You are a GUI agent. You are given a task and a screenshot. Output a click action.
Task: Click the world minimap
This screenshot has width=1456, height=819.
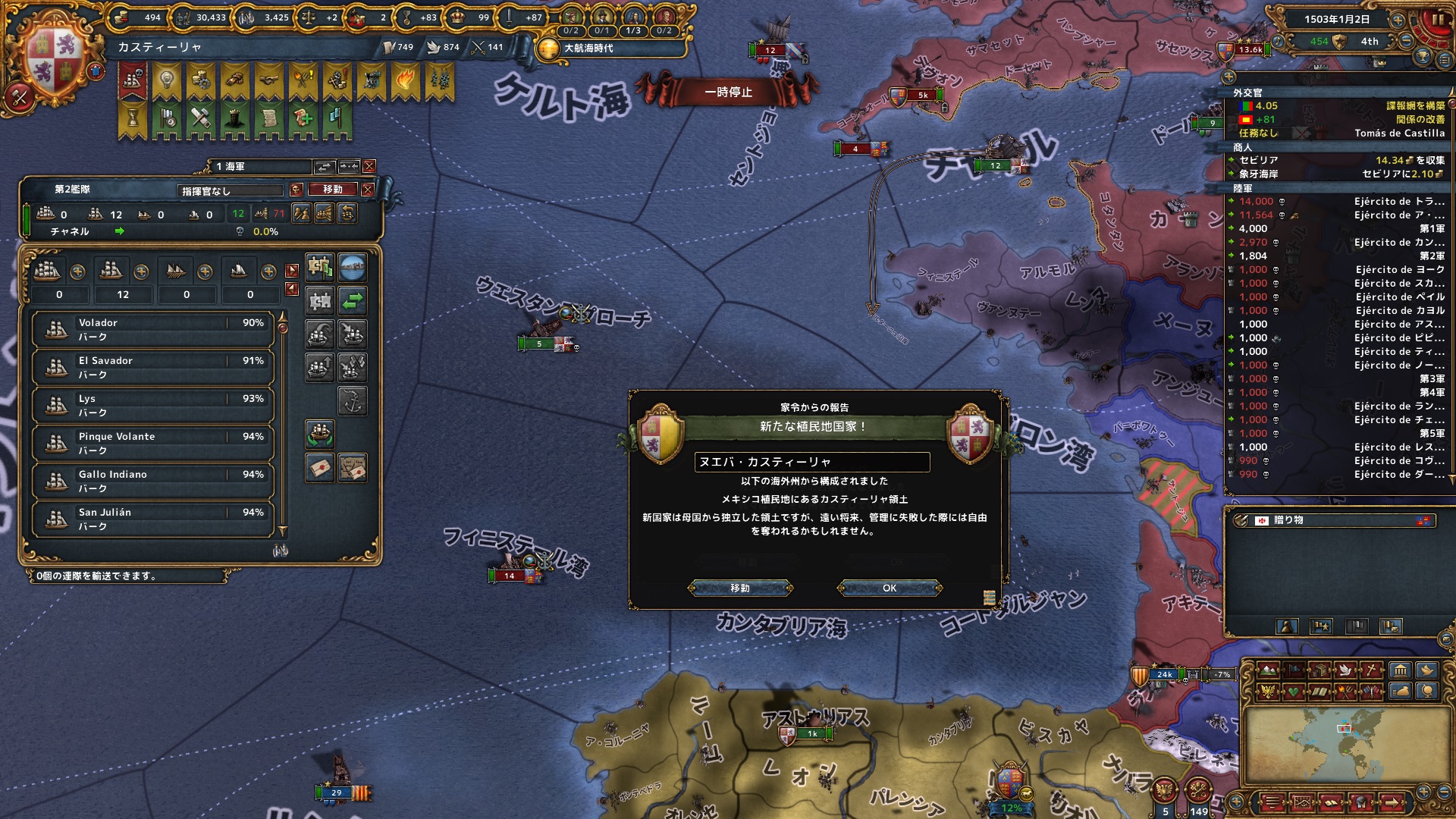[x=1342, y=744]
